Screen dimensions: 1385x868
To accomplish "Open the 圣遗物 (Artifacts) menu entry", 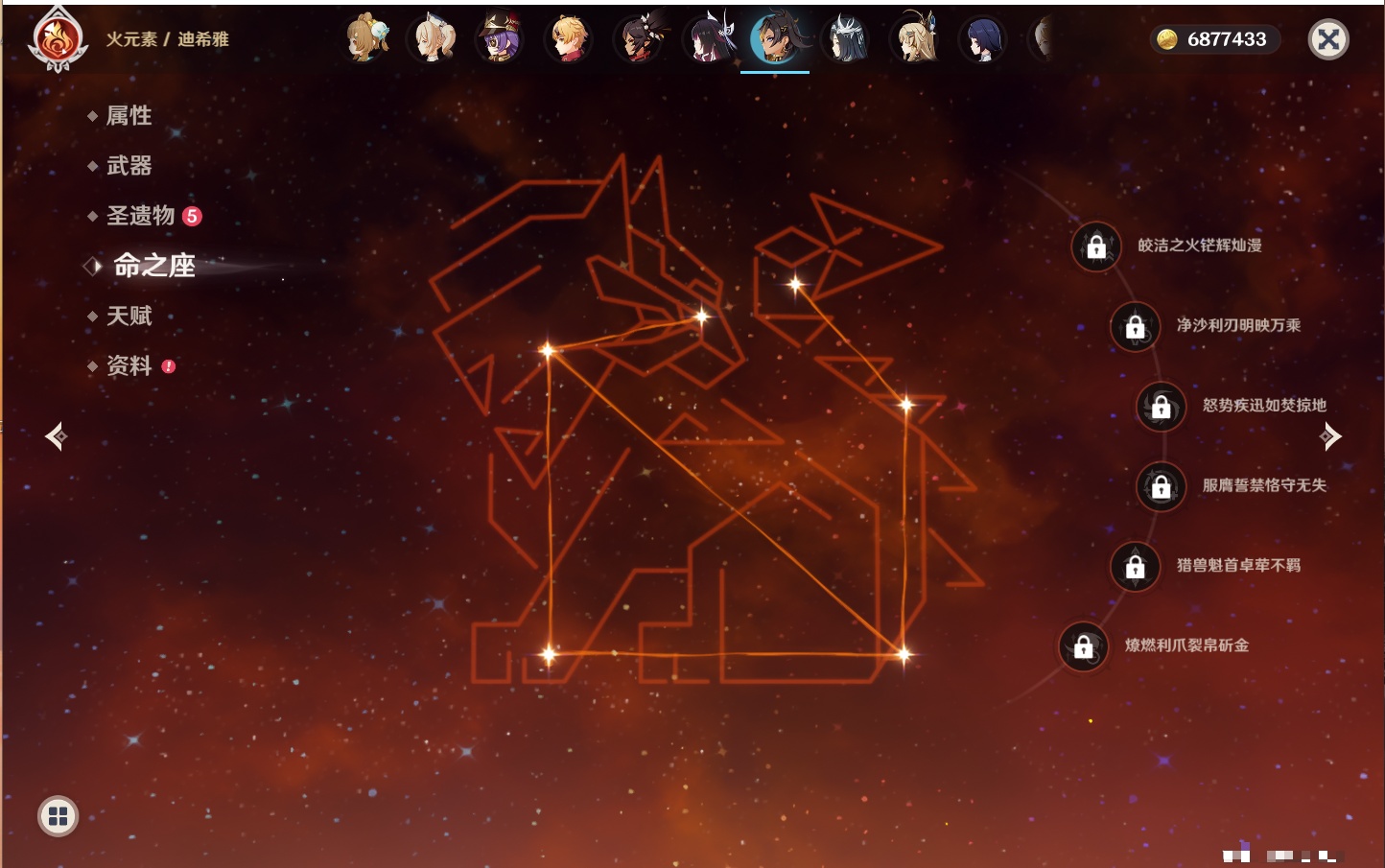I will [x=141, y=216].
